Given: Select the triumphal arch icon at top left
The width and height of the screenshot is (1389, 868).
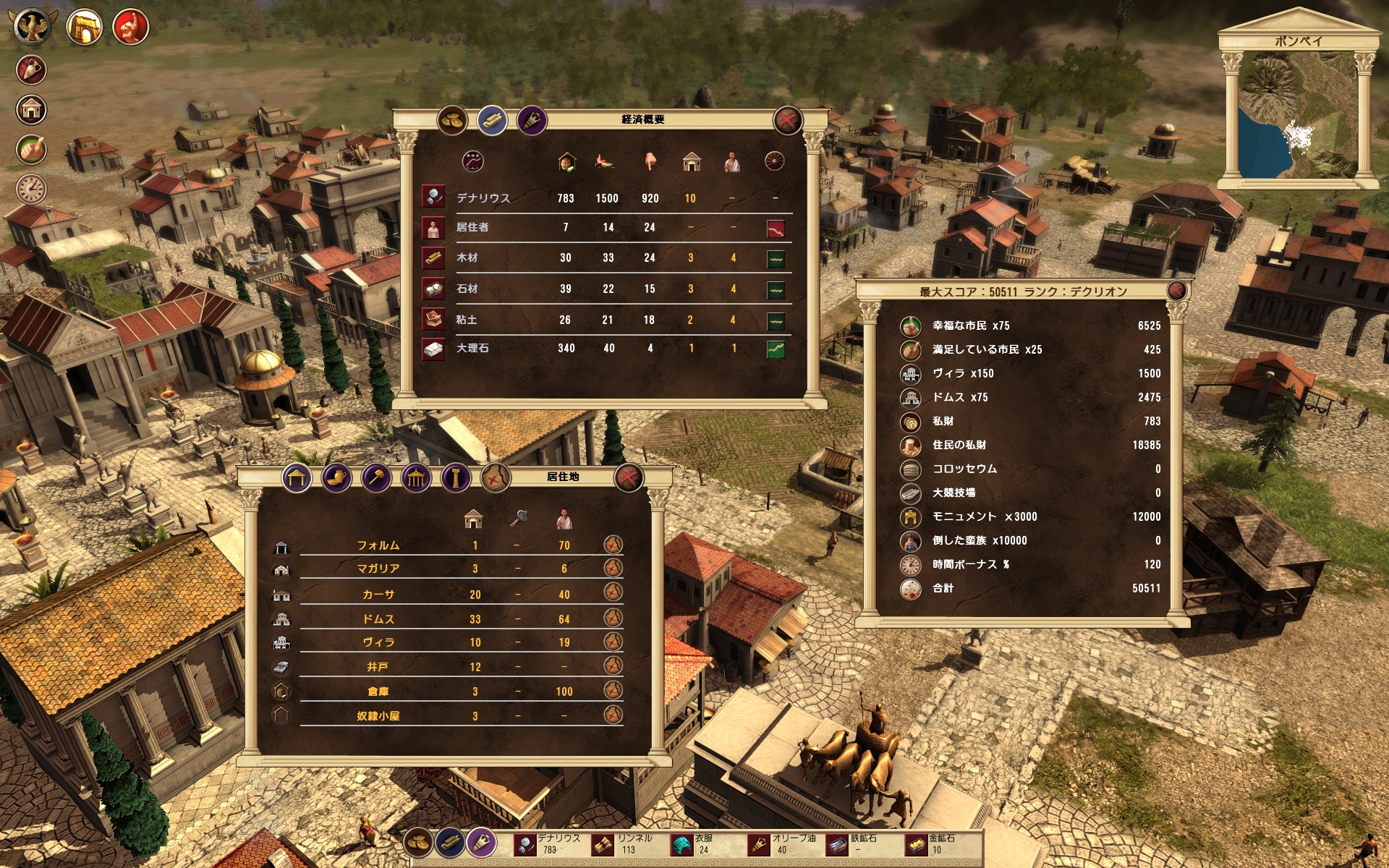Looking at the screenshot, I should point(84,27).
